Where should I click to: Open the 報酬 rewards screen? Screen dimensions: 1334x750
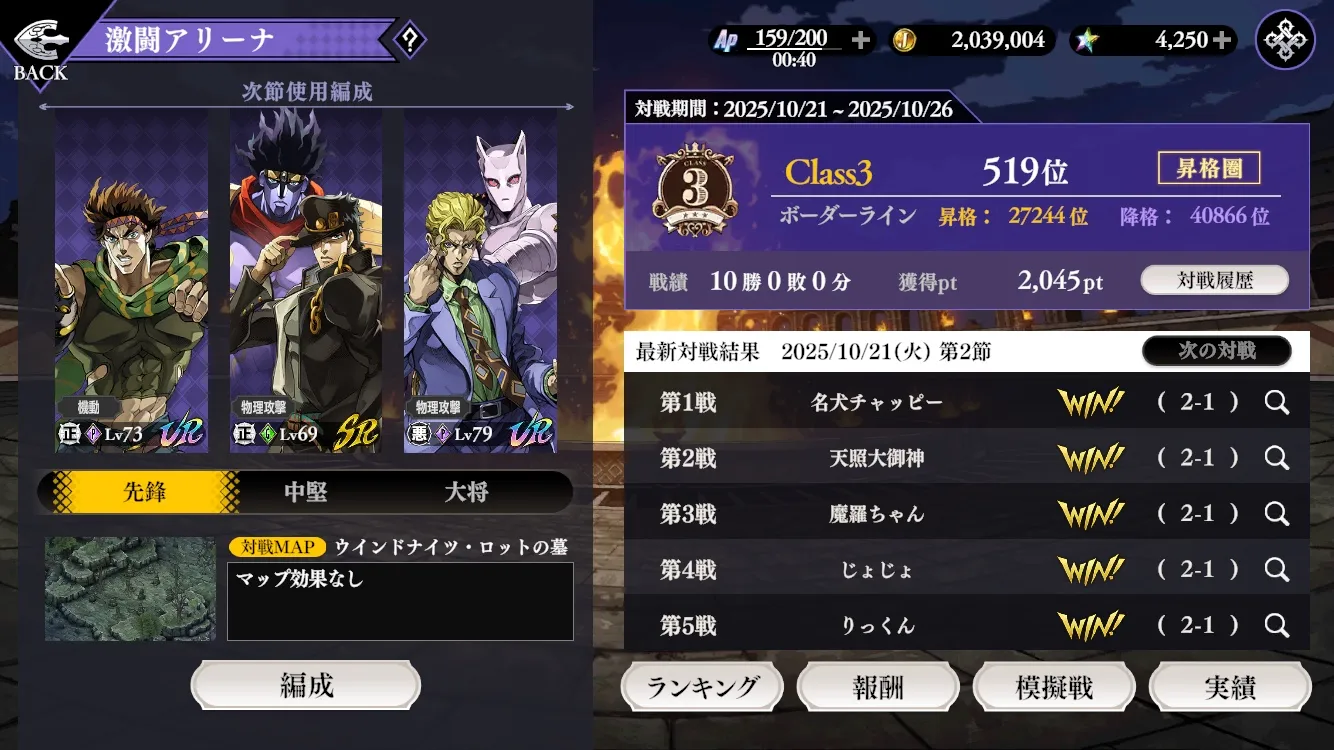(x=878, y=688)
